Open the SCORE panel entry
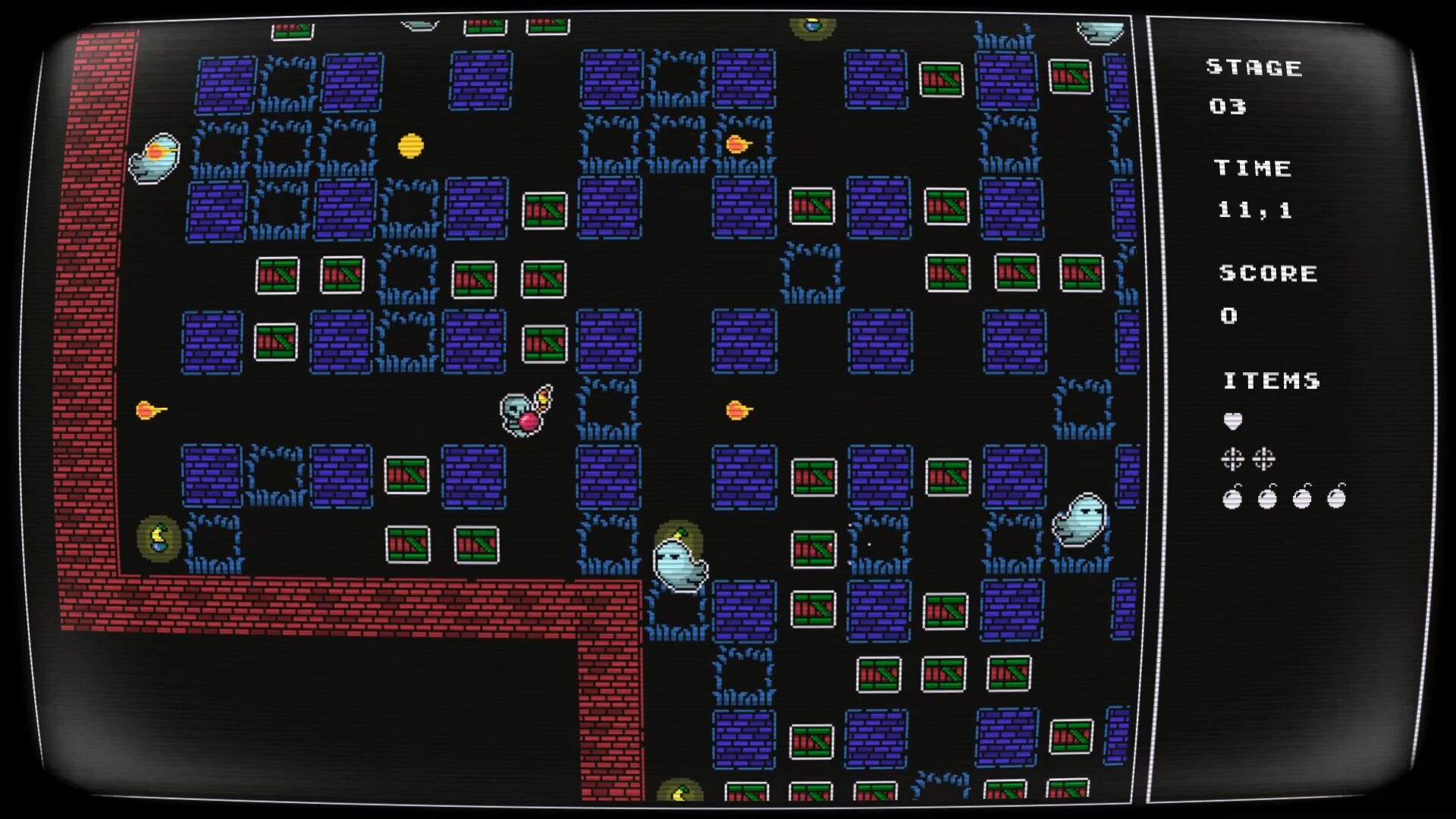Viewport: 1456px width, 819px height. (x=1268, y=274)
